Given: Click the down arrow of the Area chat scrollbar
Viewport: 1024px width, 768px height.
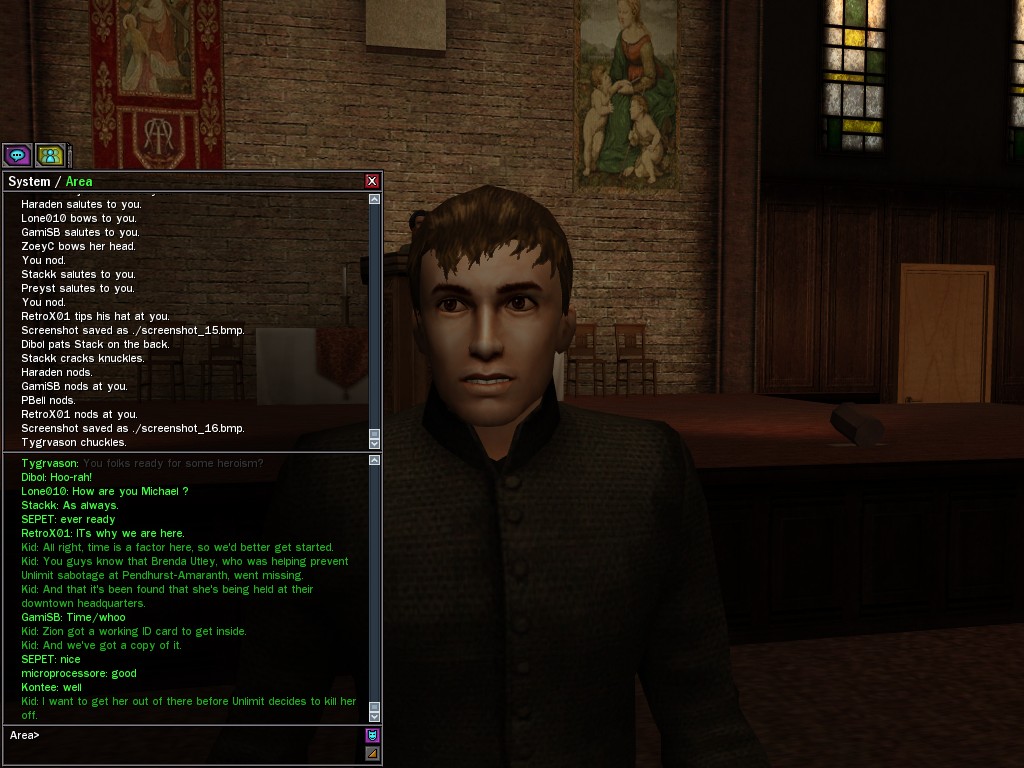Looking at the screenshot, I should (x=375, y=716).
